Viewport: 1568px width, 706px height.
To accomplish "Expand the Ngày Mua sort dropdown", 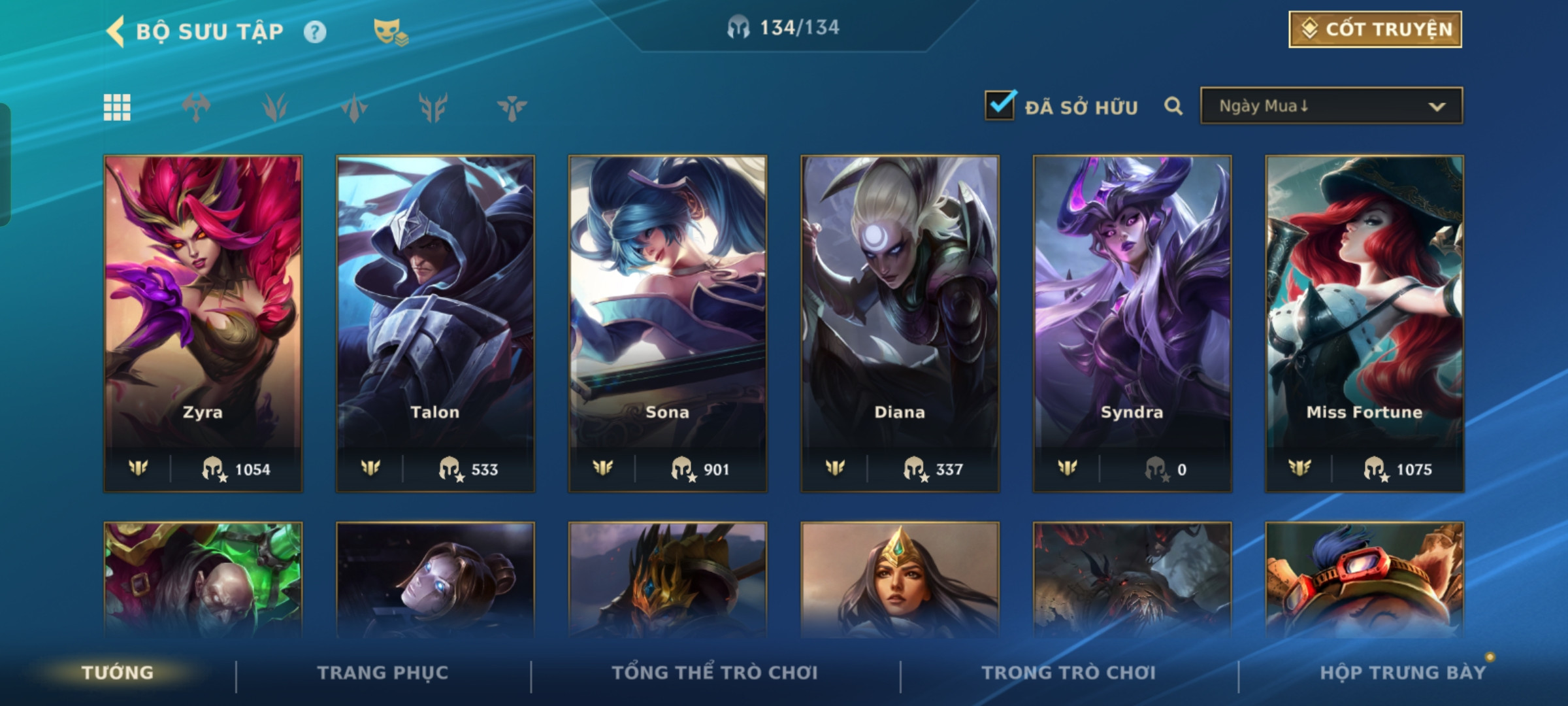I will coord(1331,106).
